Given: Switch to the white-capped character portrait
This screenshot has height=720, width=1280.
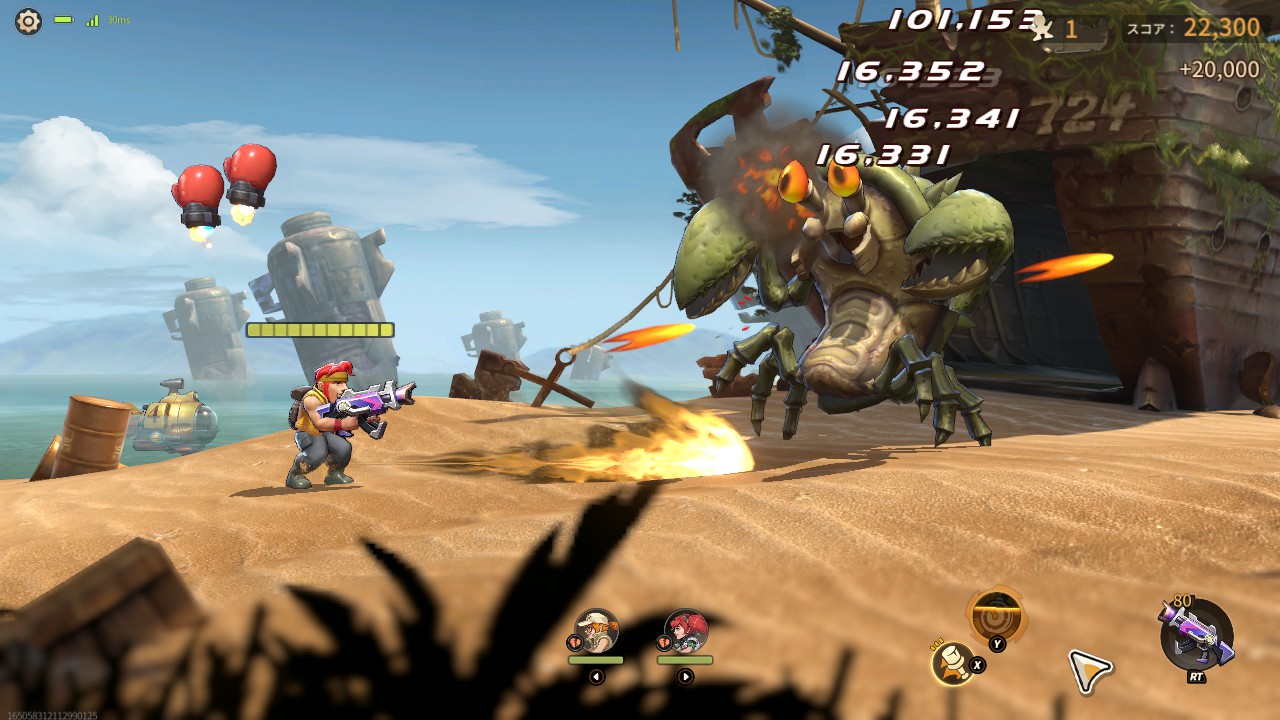Looking at the screenshot, I should click(x=597, y=631).
